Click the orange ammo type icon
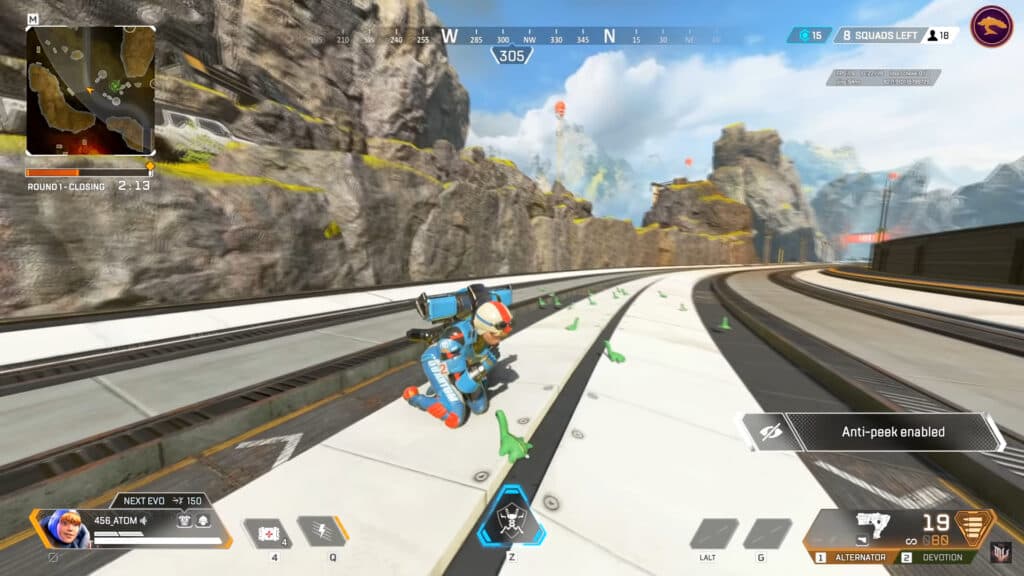Viewport: 1024px width, 576px height. click(x=975, y=525)
